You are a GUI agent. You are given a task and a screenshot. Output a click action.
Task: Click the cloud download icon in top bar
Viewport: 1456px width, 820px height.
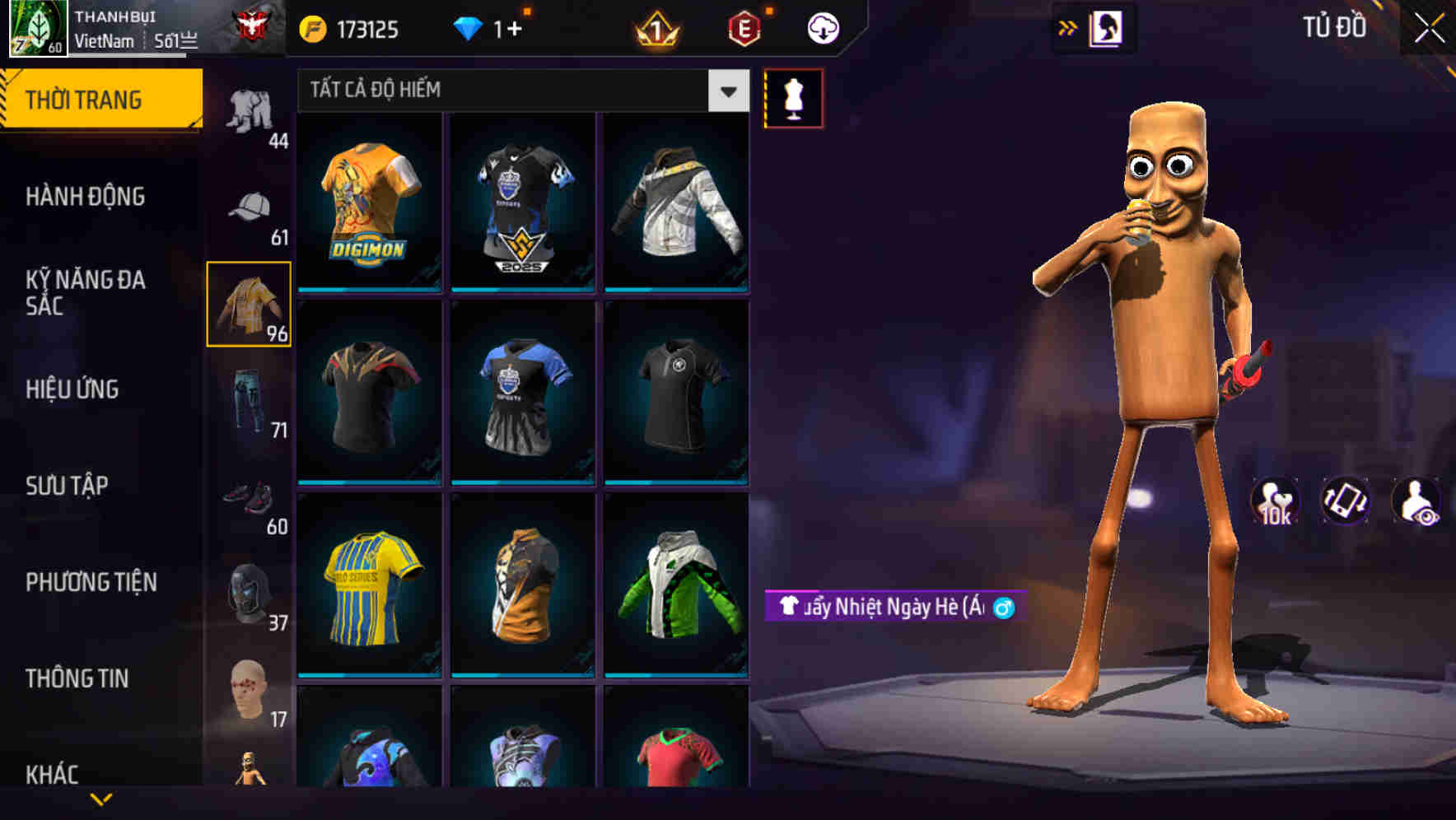tap(821, 26)
